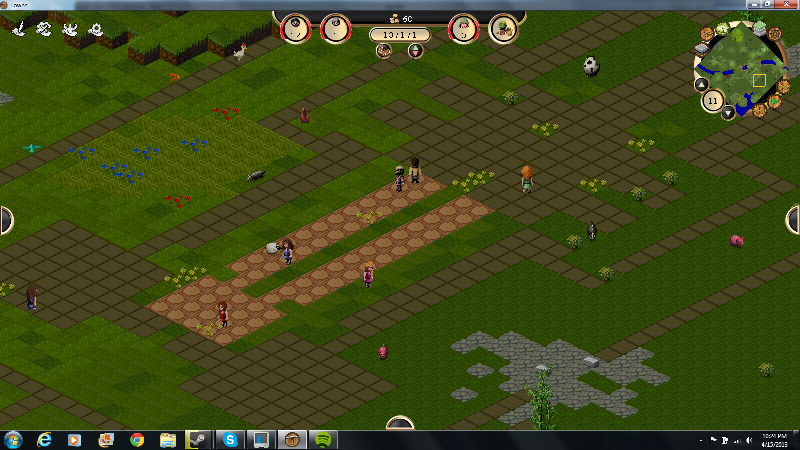Screen dimensions: 800x450
Task: Click the green play speed button
Action: coord(772,99)
